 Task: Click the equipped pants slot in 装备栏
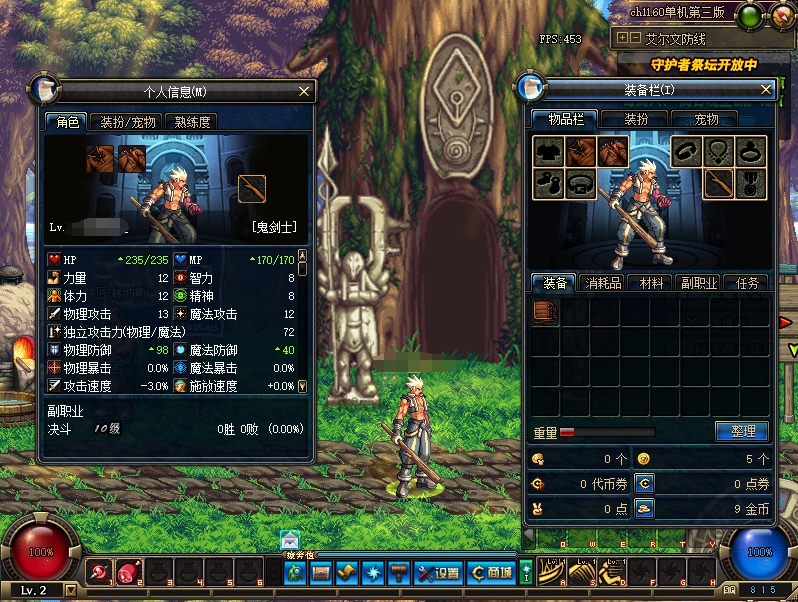tap(611, 151)
